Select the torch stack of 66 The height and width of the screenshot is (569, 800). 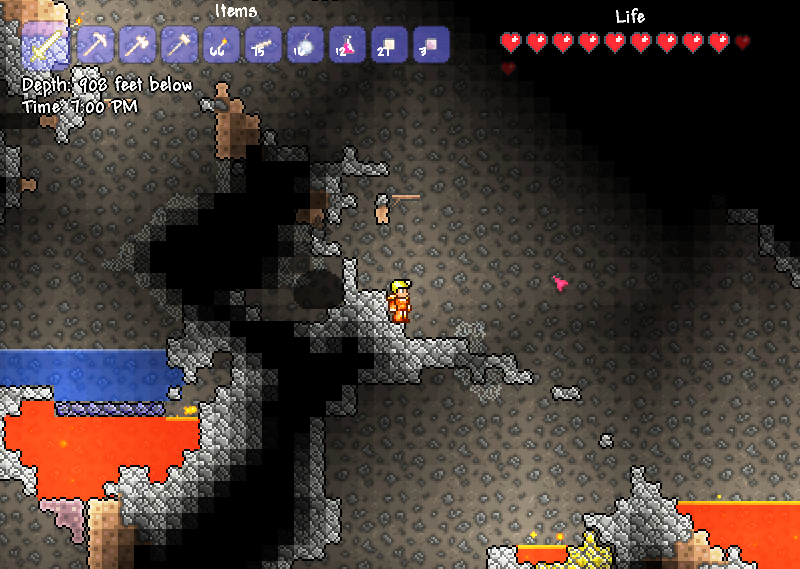(220, 44)
